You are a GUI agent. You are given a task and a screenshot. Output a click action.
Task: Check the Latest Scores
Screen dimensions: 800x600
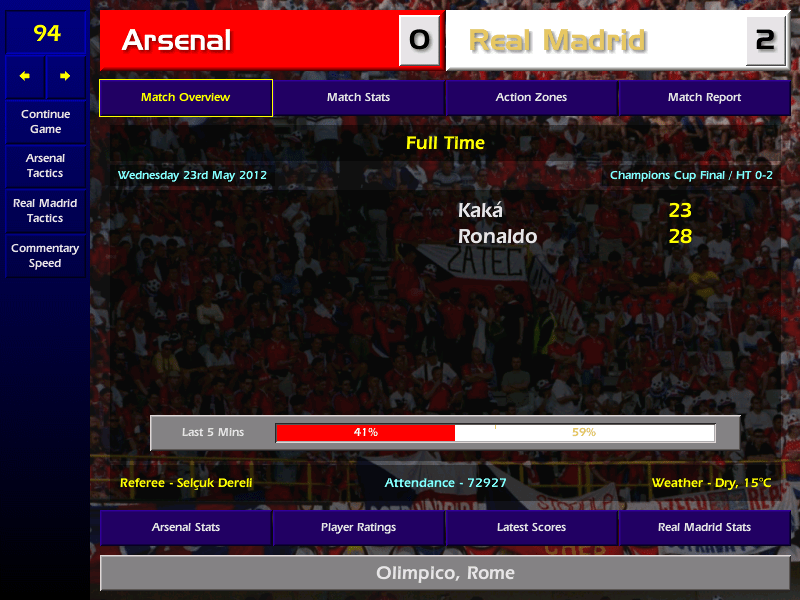tap(531, 527)
